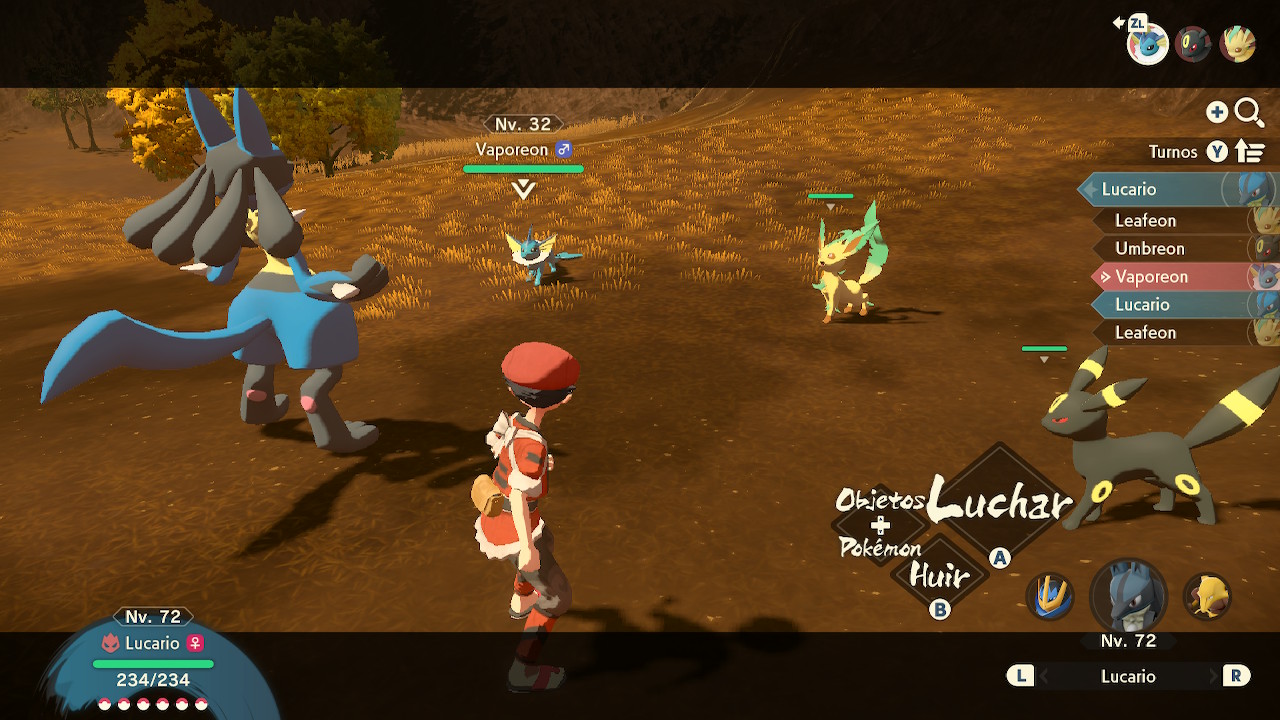1280x720 pixels.
Task: Target Leafeon using its round portrait icon
Action: pos(1238,44)
